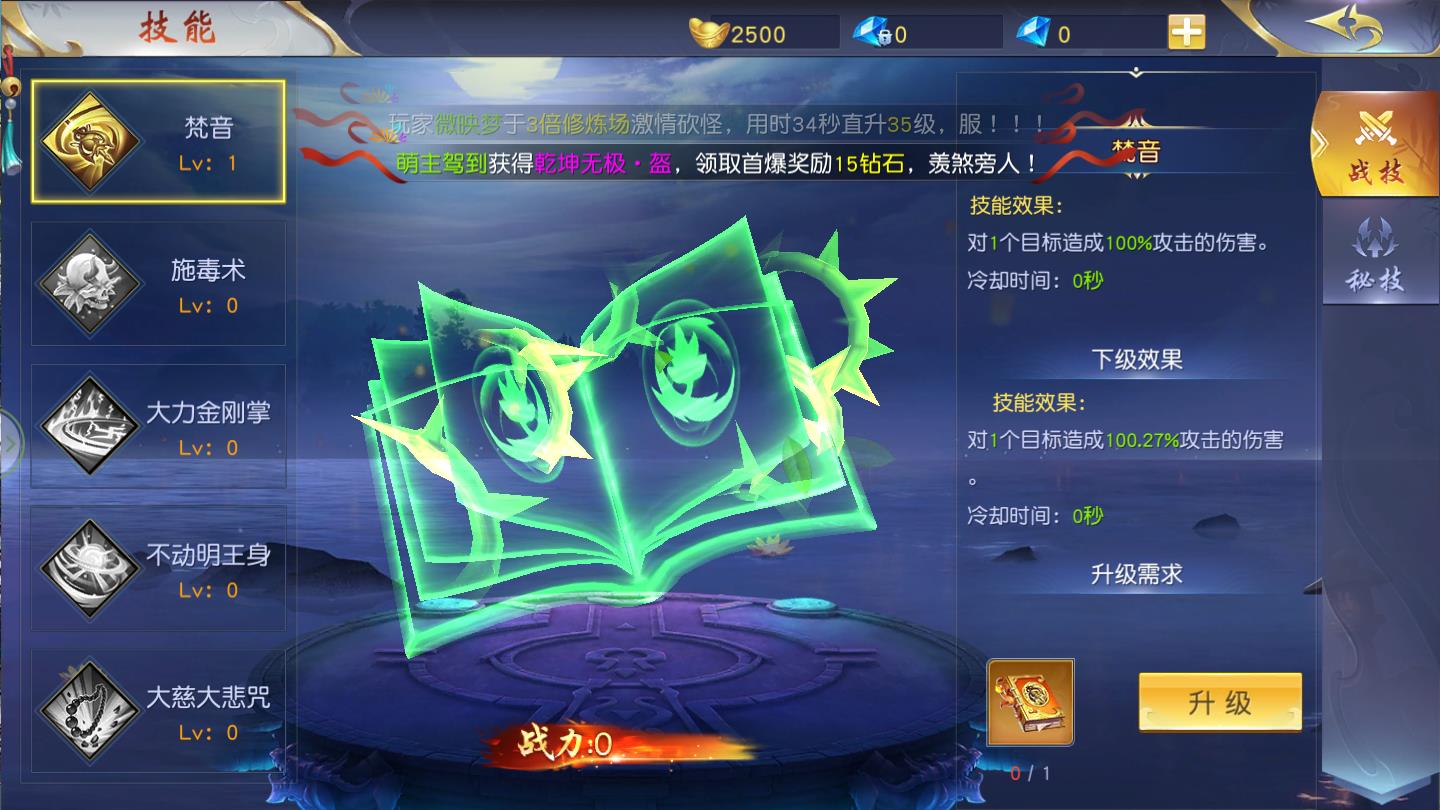Click the 0/1 material progress counter
The image size is (1440, 810).
[1032, 772]
